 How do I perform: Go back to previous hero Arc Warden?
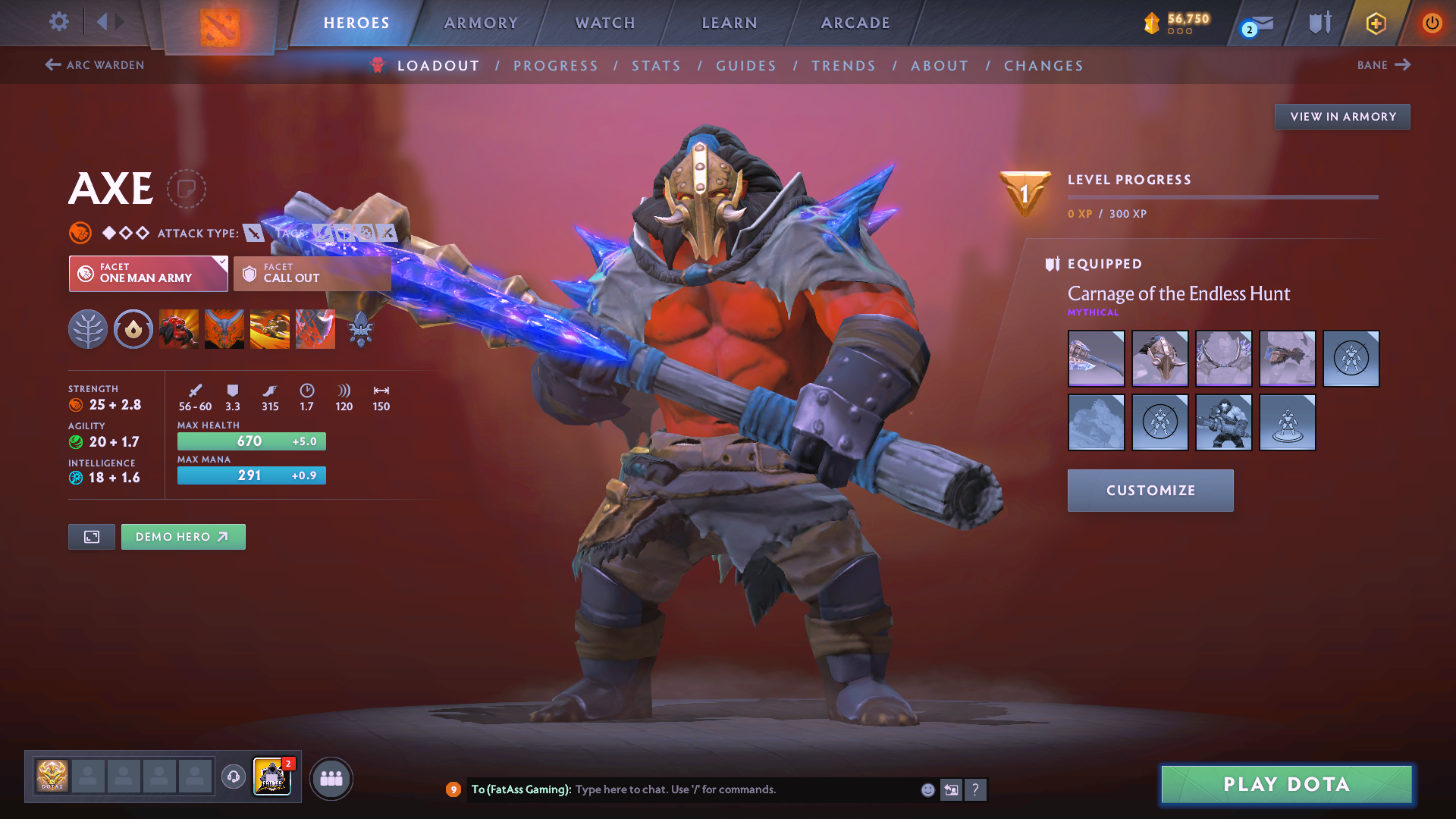[x=95, y=65]
